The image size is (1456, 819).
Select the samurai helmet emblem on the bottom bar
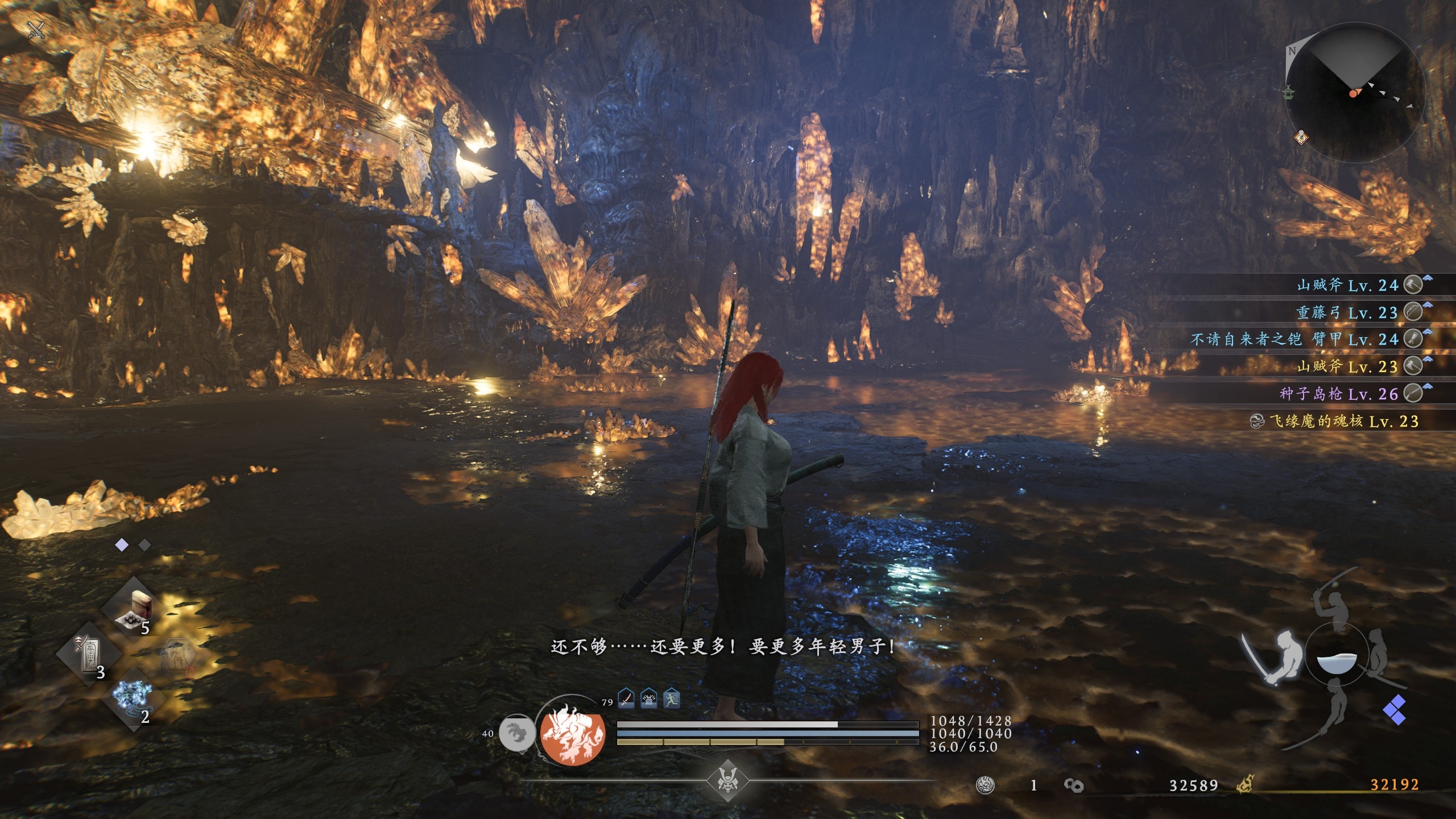click(x=727, y=780)
